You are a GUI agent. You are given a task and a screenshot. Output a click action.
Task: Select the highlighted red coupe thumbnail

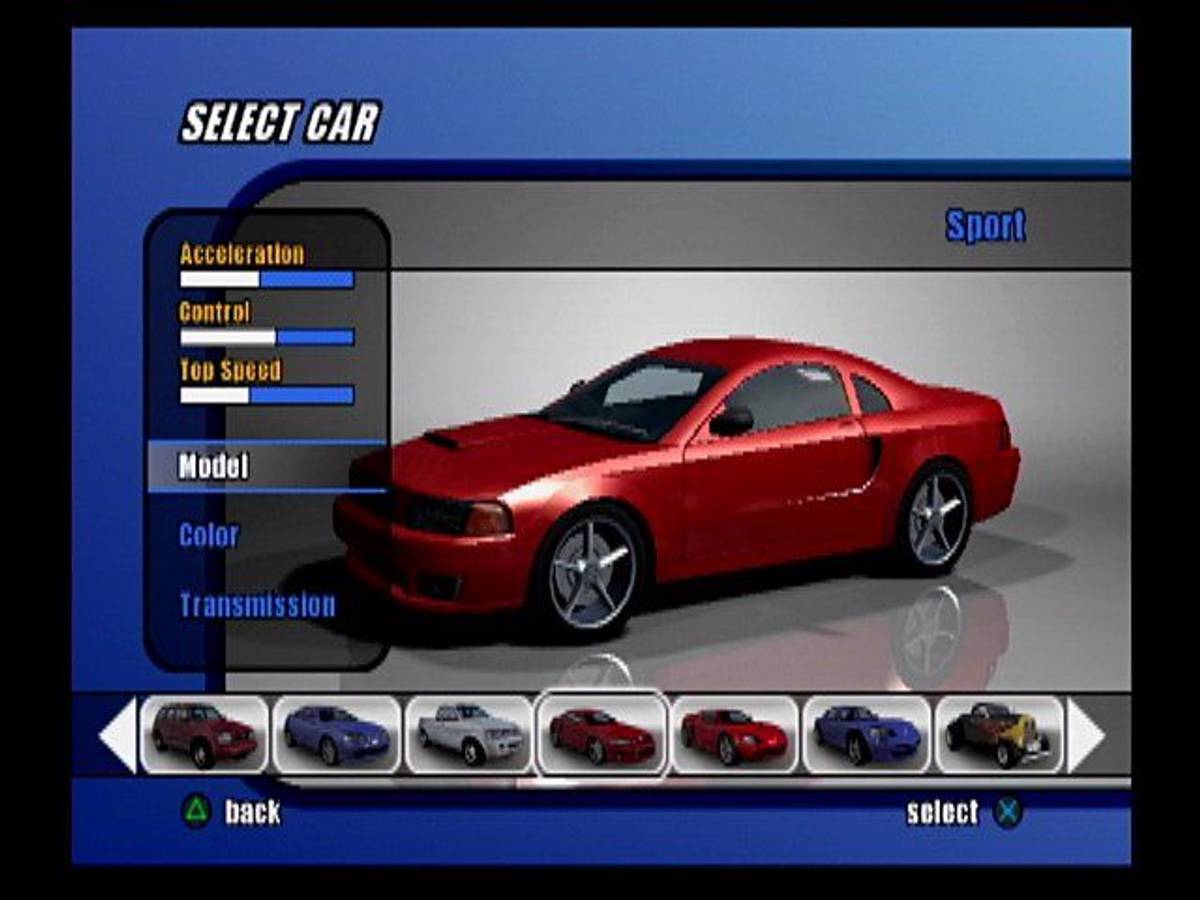click(x=601, y=735)
